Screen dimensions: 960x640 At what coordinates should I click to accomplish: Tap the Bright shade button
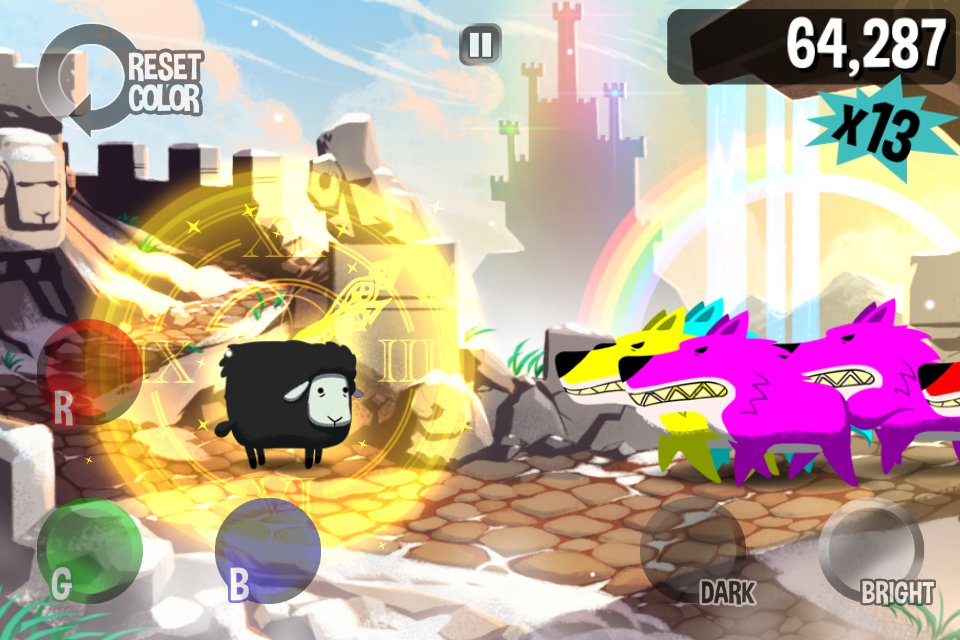click(x=870, y=551)
